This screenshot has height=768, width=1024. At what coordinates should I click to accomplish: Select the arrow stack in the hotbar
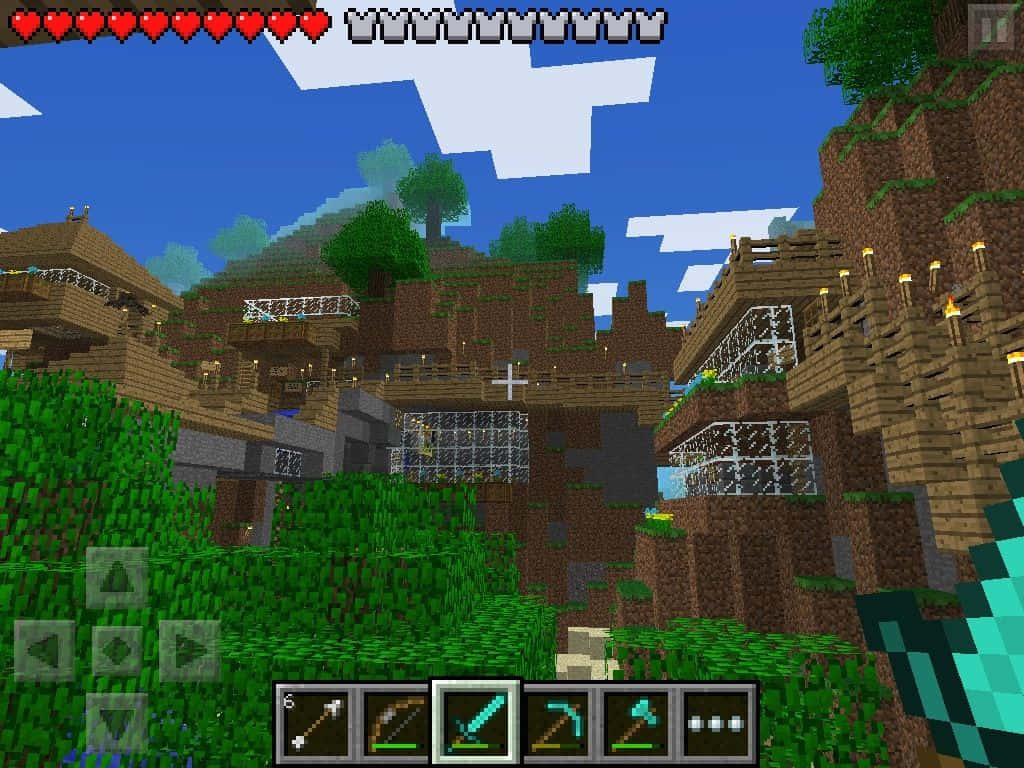315,721
